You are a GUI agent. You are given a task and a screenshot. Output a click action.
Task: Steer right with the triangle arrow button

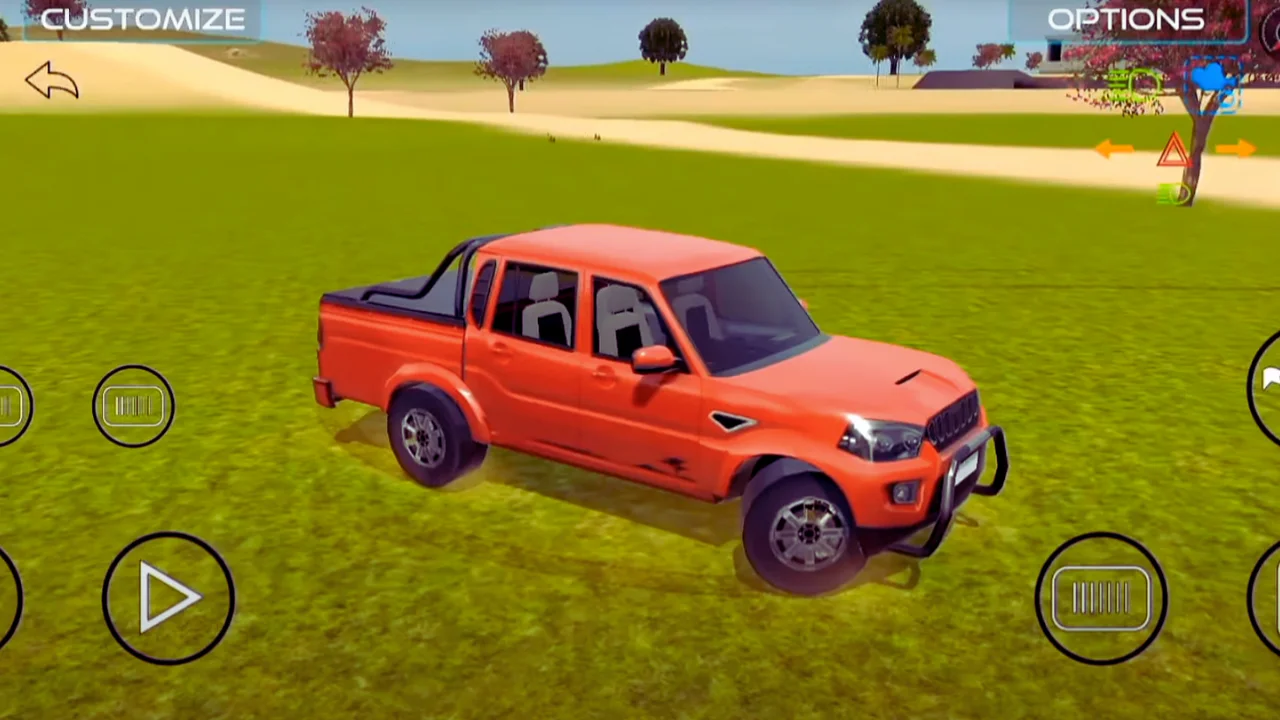168,598
